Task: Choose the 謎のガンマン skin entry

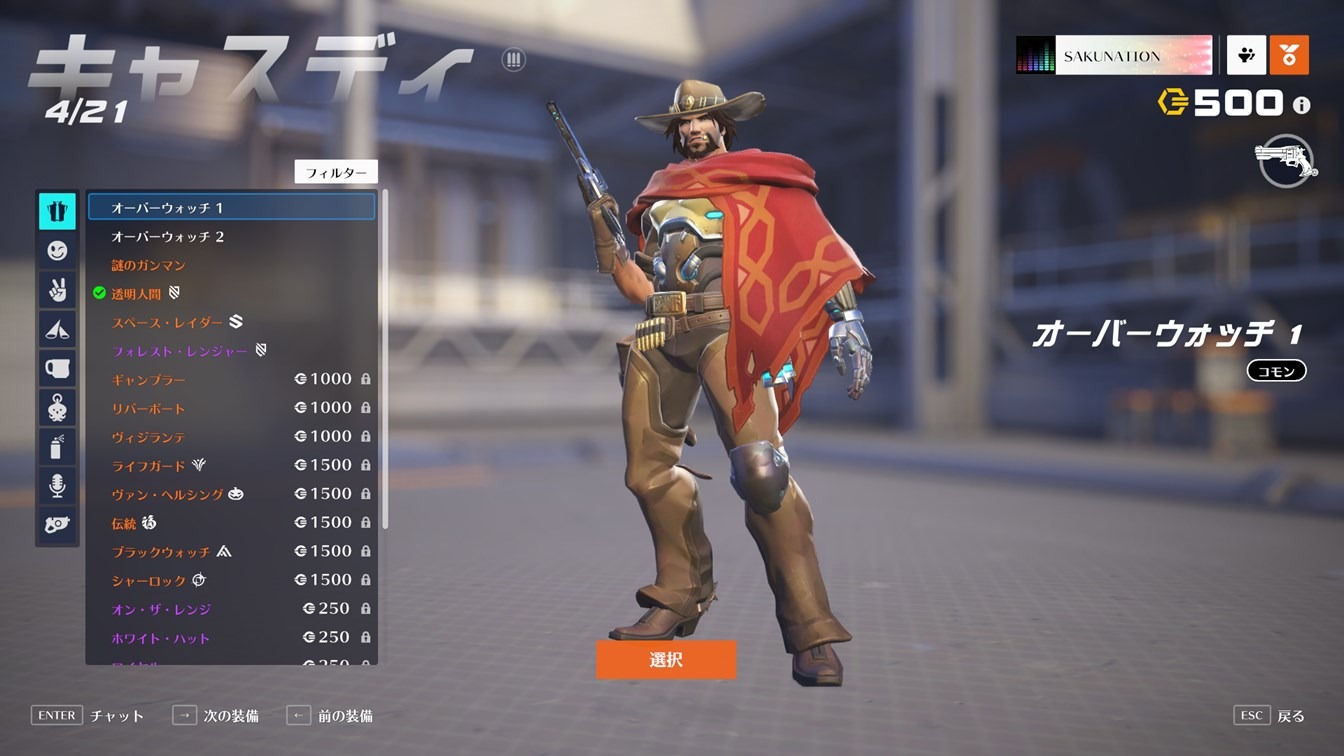Action: point(148,265)
